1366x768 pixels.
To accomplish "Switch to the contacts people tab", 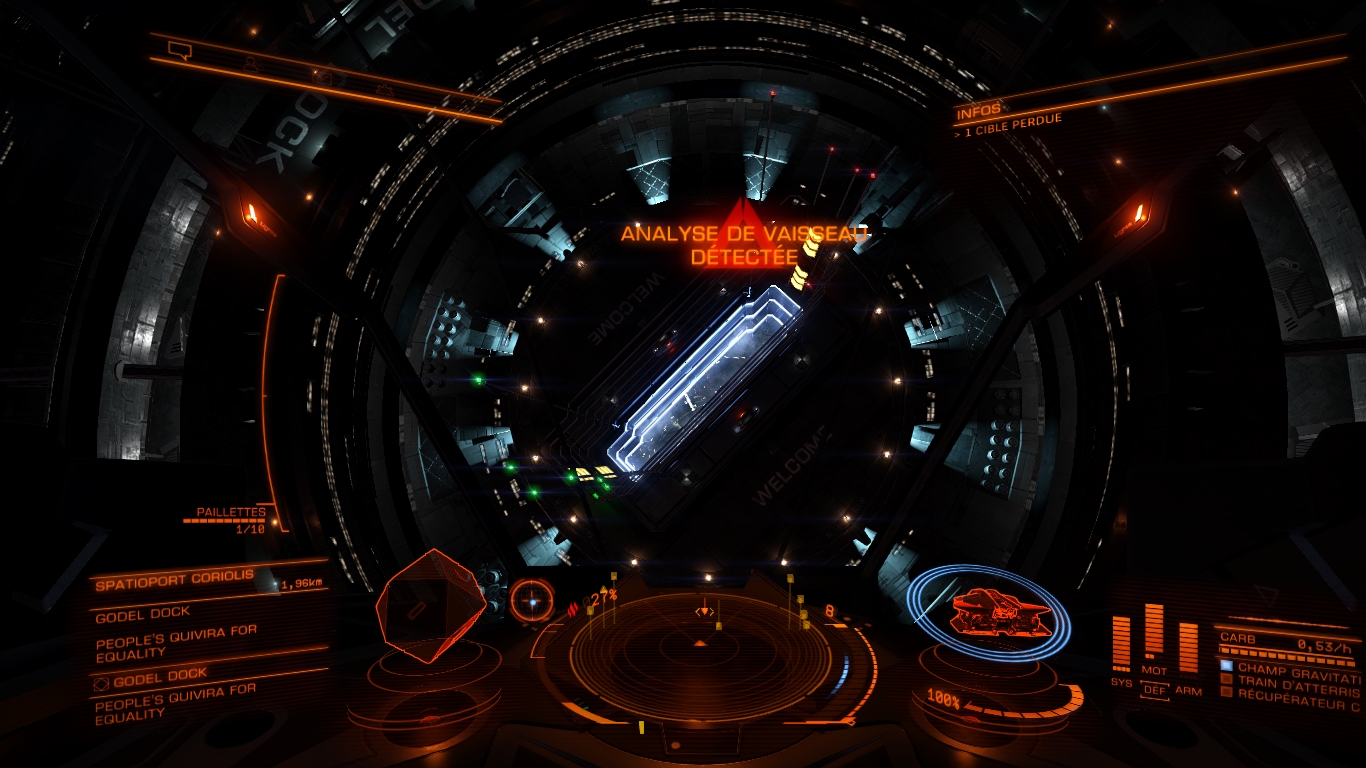I will [250, 63].
